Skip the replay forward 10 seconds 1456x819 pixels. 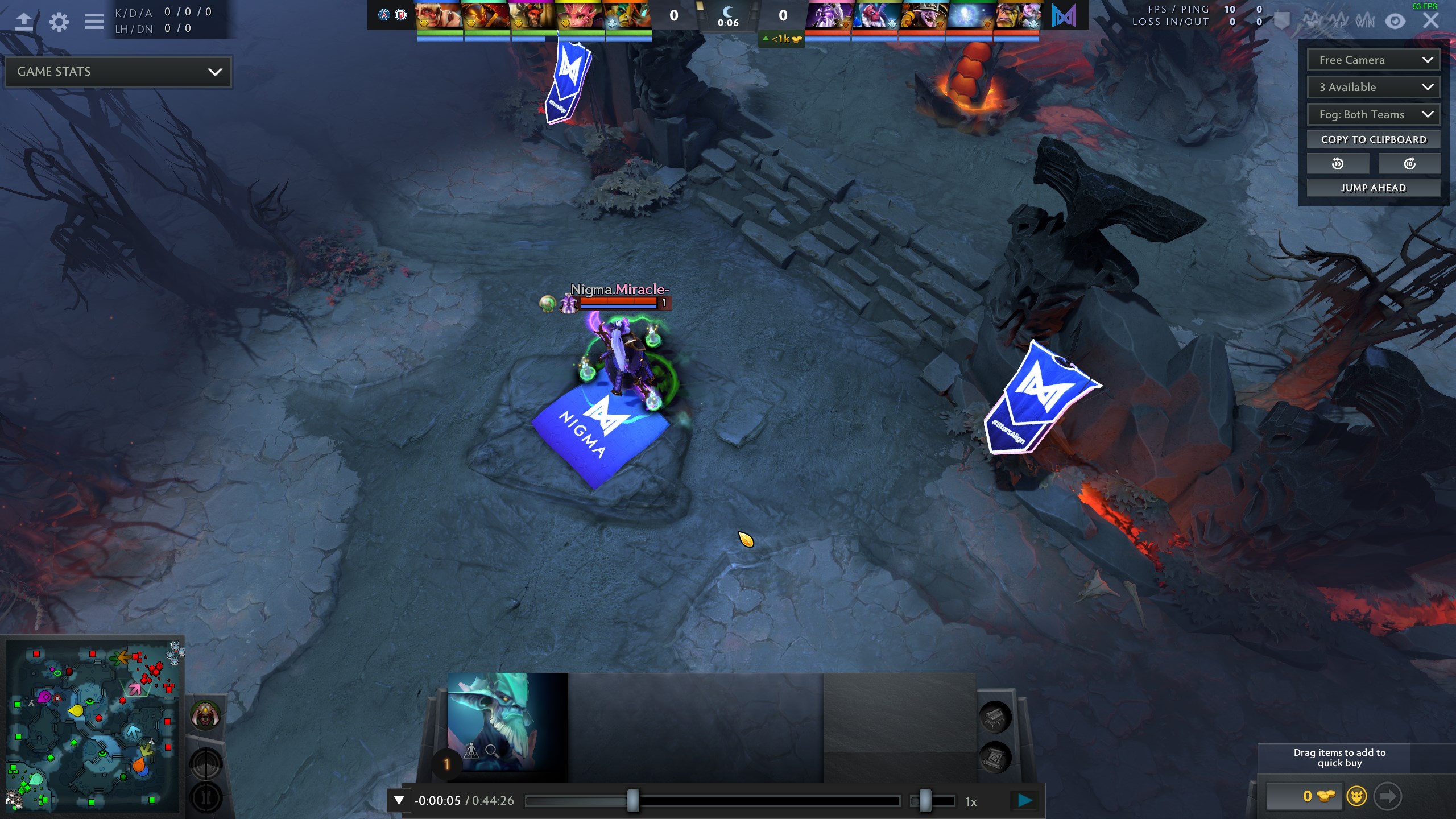click(x=1409, y=164)
